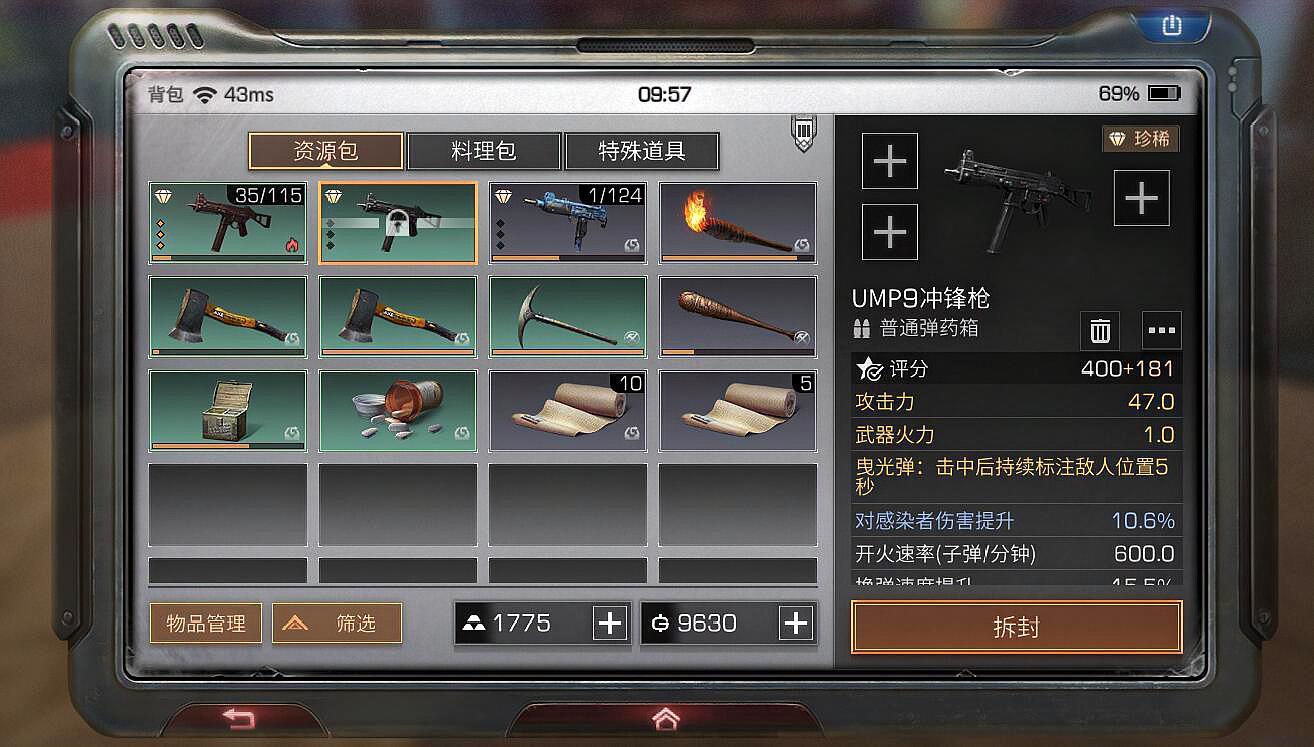
Task: Select the spiked baseball bat item
Action: pyautogui.click(x=737, y=317)
